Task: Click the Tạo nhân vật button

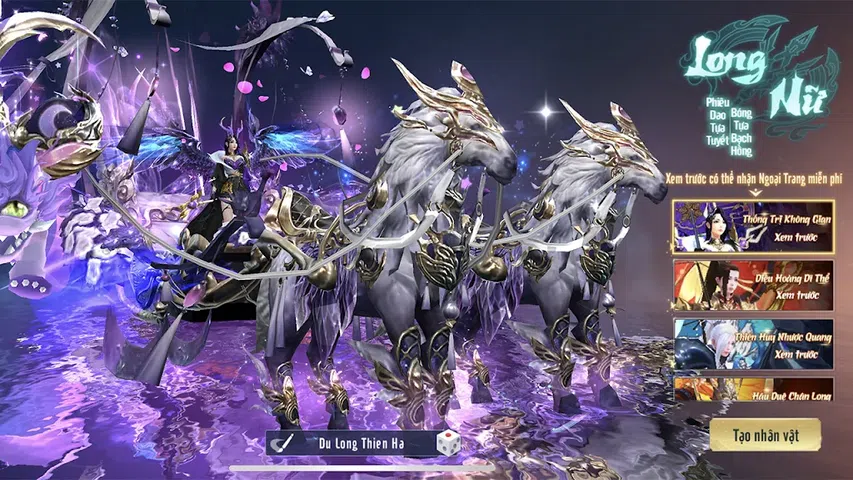Action: click(x=765, y=435)
